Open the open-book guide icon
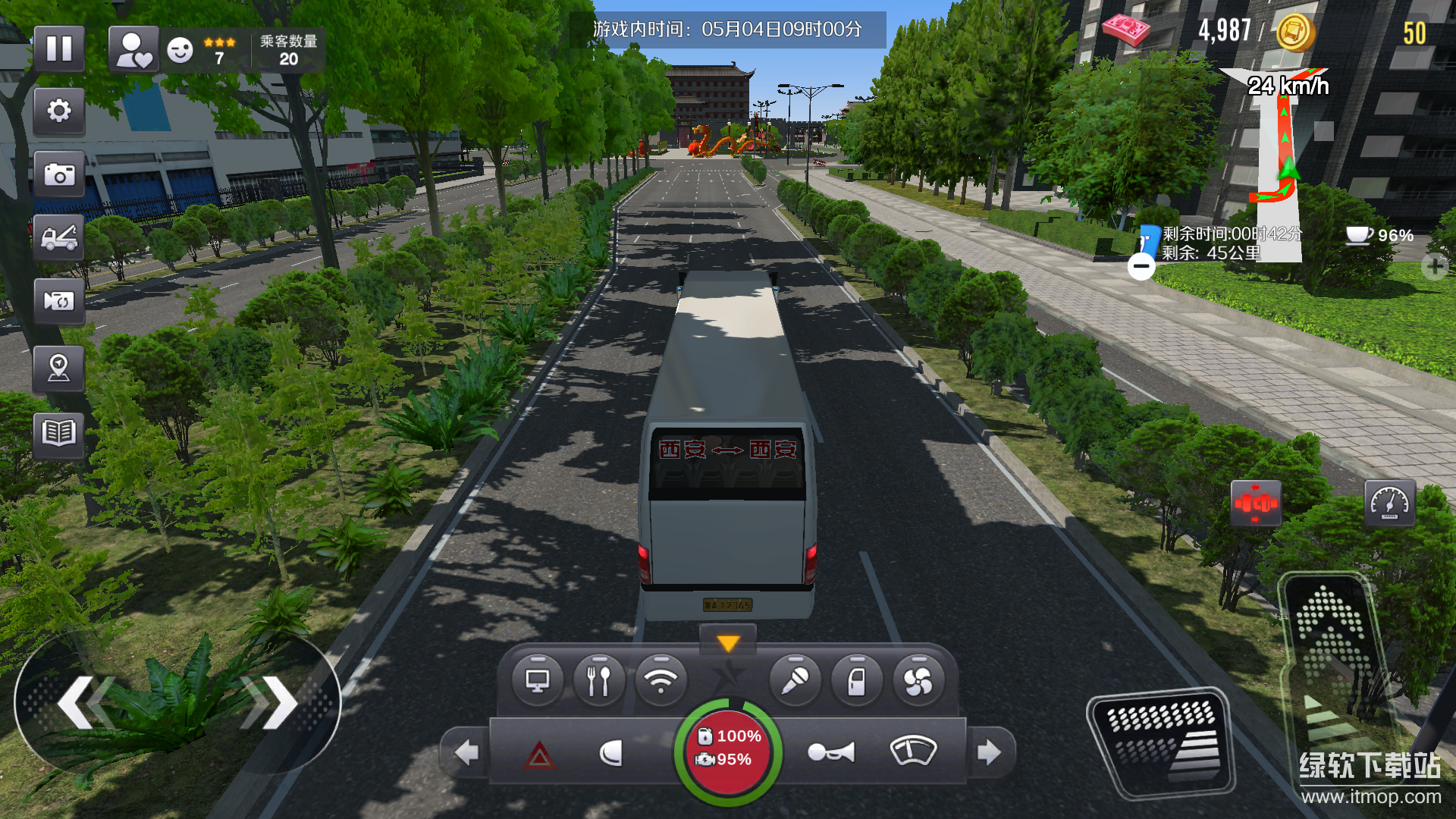The image size is (1456, 819). (x=59, y=434)
